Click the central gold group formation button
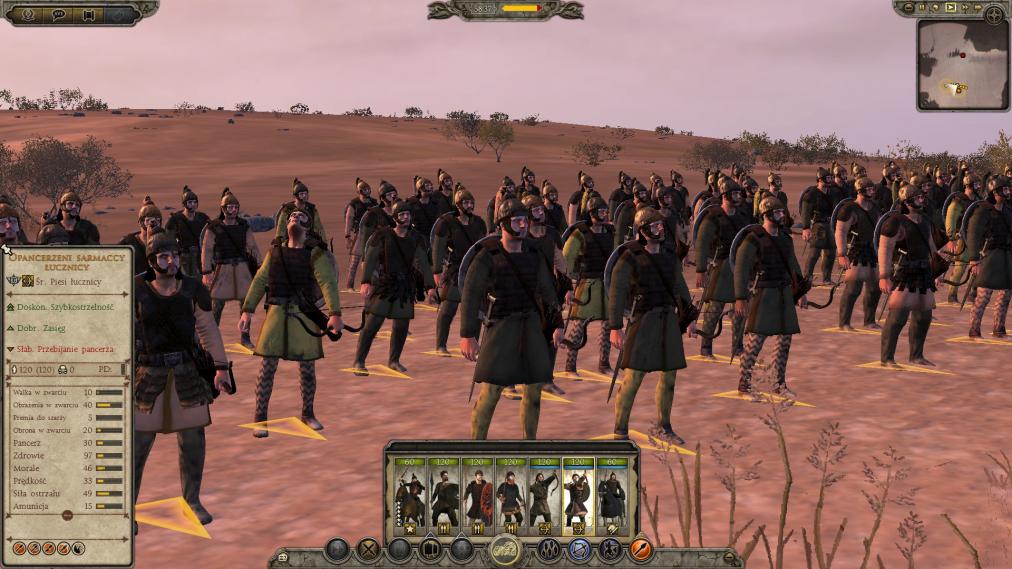This screenshot has height=569, width=1012. (505, 549)
